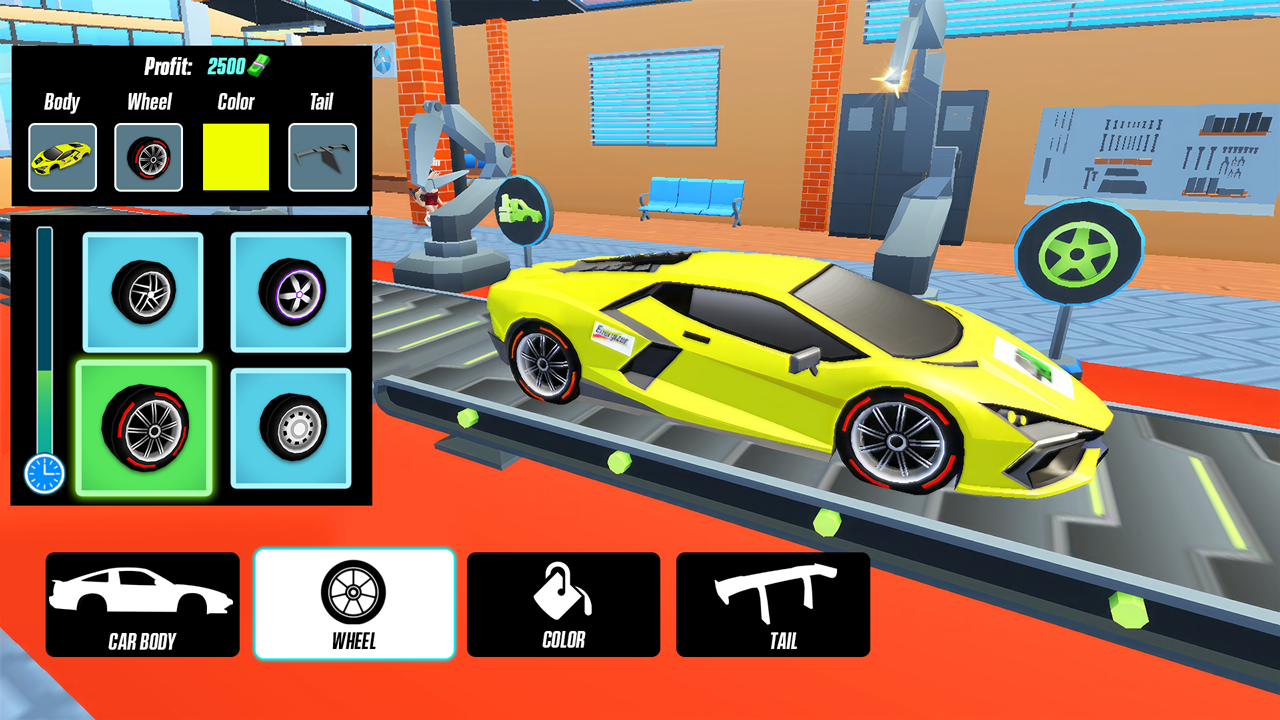Click the silver multi-spoke wheel option
This screenshot has height=720, width=1280.
(140, 292)
